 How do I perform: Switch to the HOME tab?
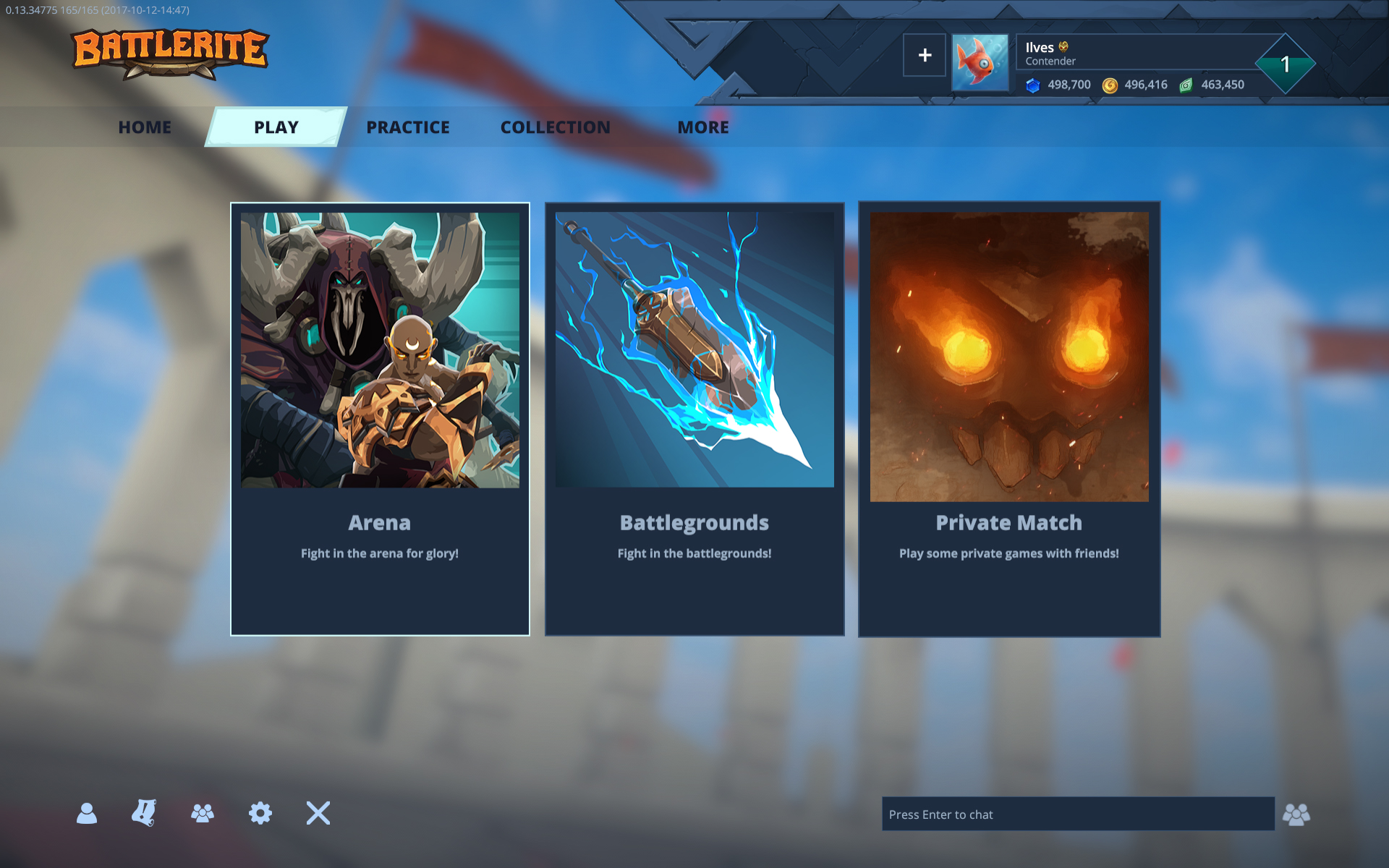145,127
